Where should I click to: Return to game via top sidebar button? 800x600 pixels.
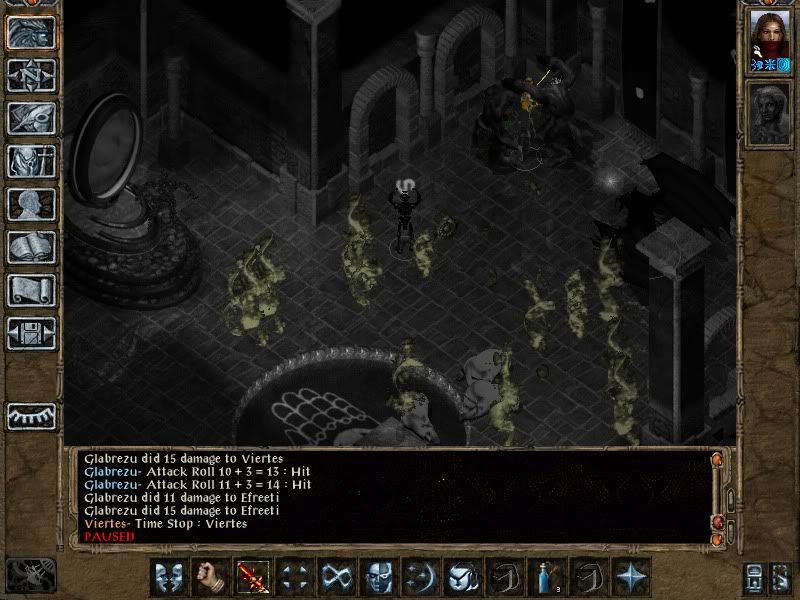(31, 33)
